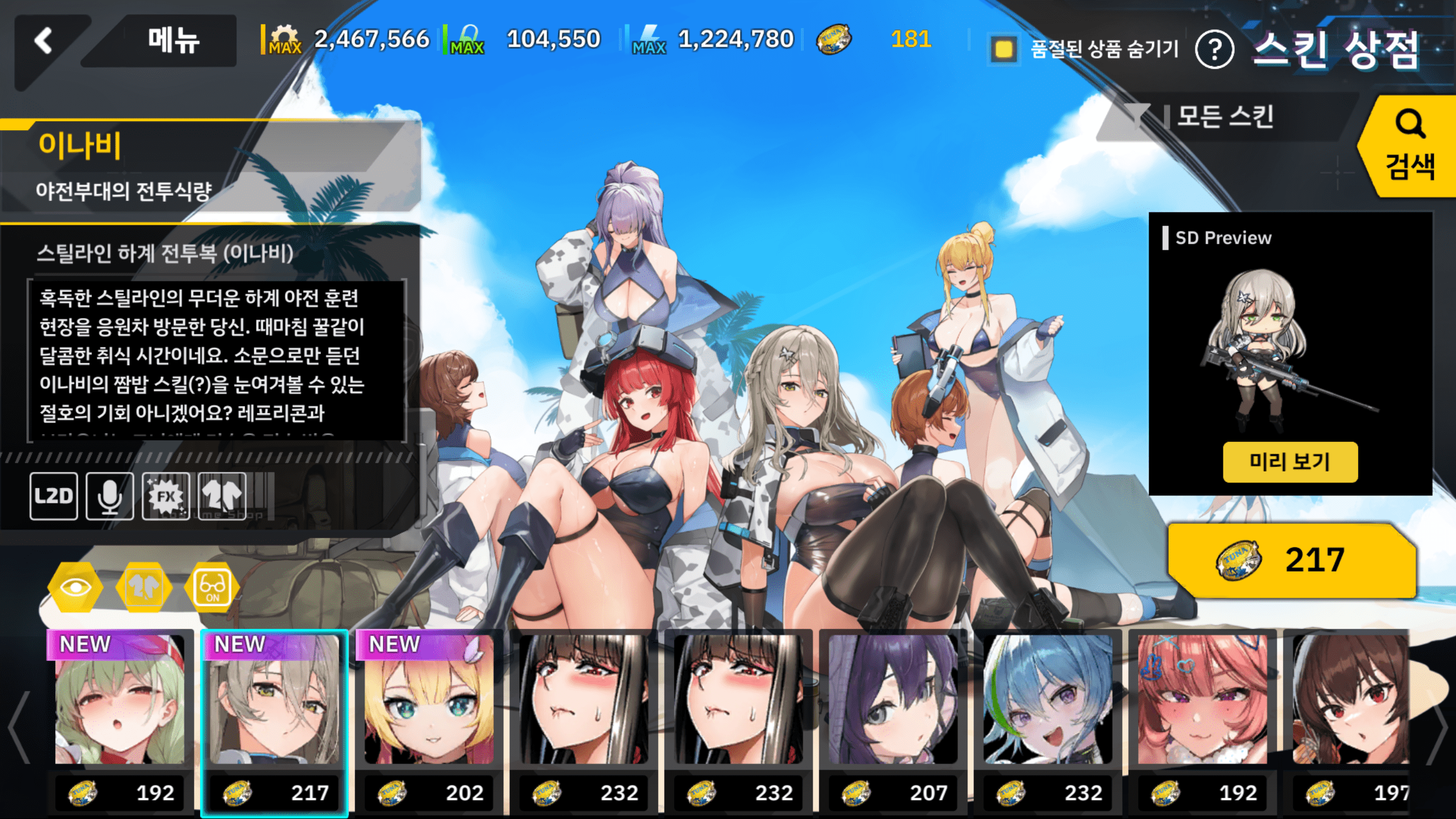Click the L2D feature icon
Viewport: 1456px width, 819px height.
coord(53,496)
